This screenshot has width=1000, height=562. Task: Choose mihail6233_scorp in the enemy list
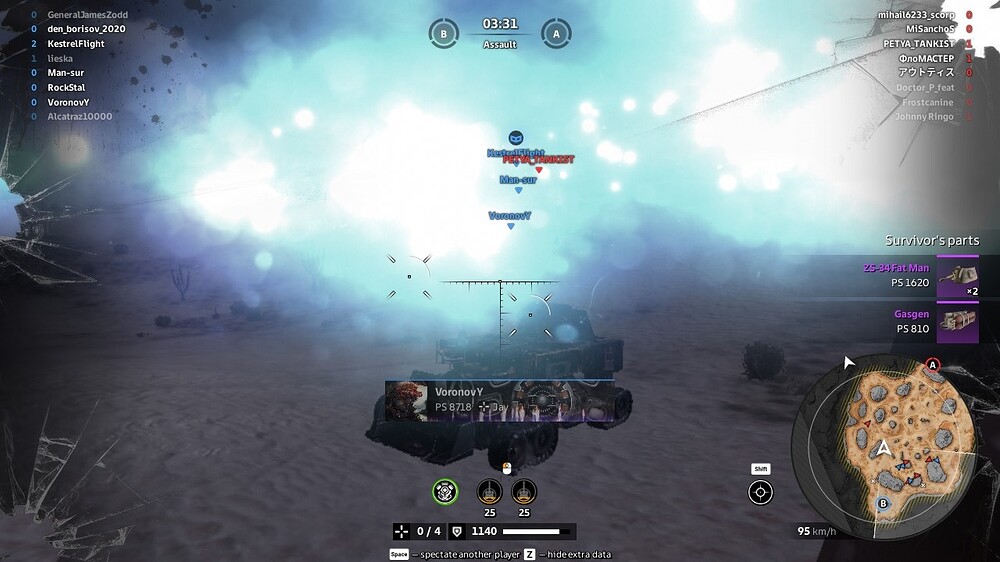pos(916,15)
